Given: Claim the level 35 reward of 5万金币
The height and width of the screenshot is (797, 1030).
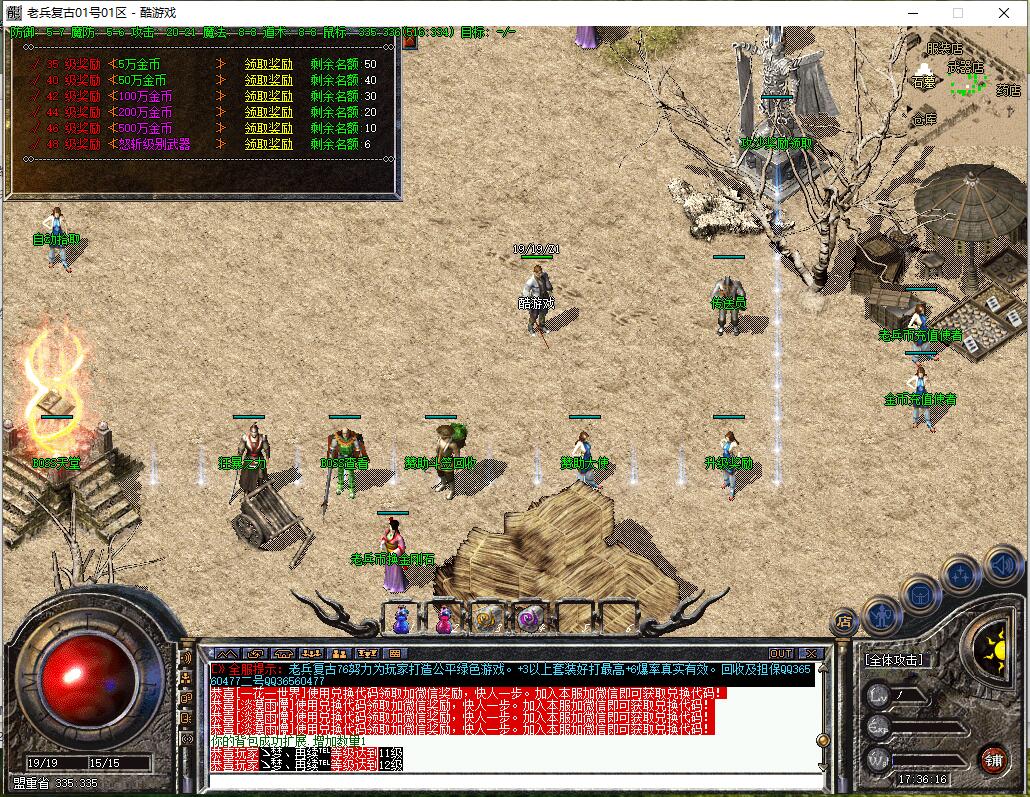Looking at the screenshot, I should (x=268, y=64).
